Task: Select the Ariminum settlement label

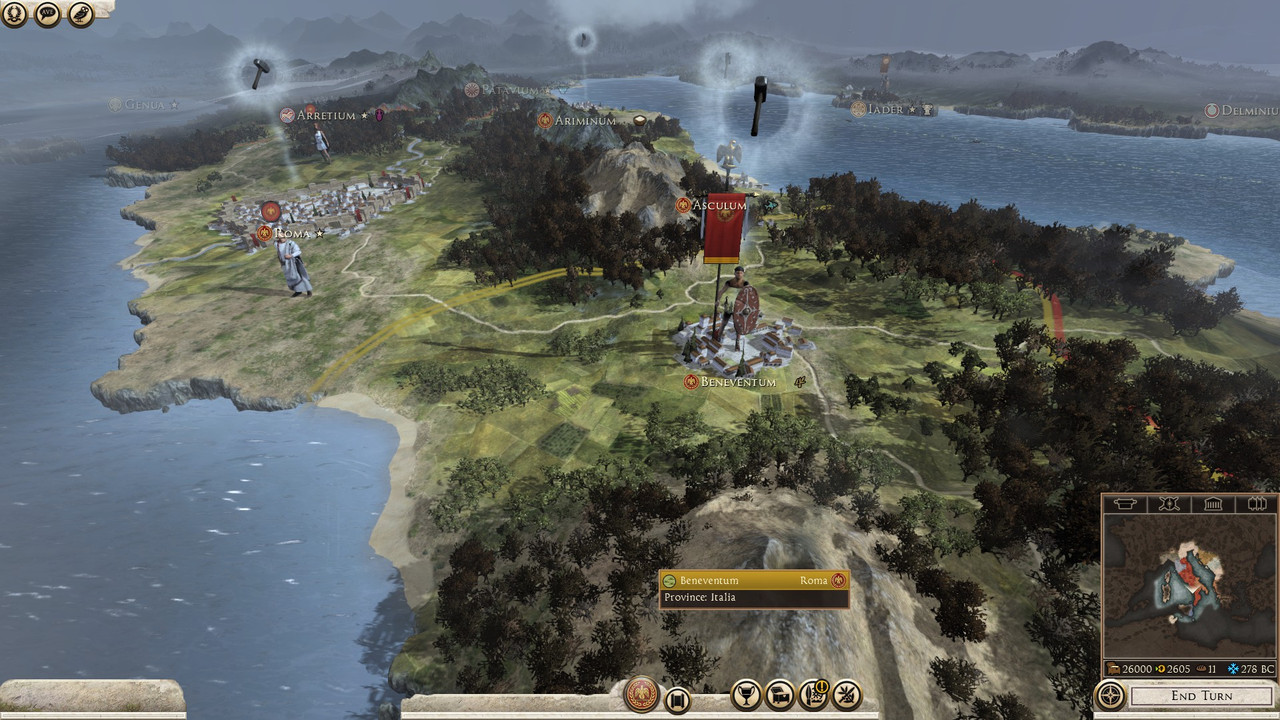Action: coord(585,120)
